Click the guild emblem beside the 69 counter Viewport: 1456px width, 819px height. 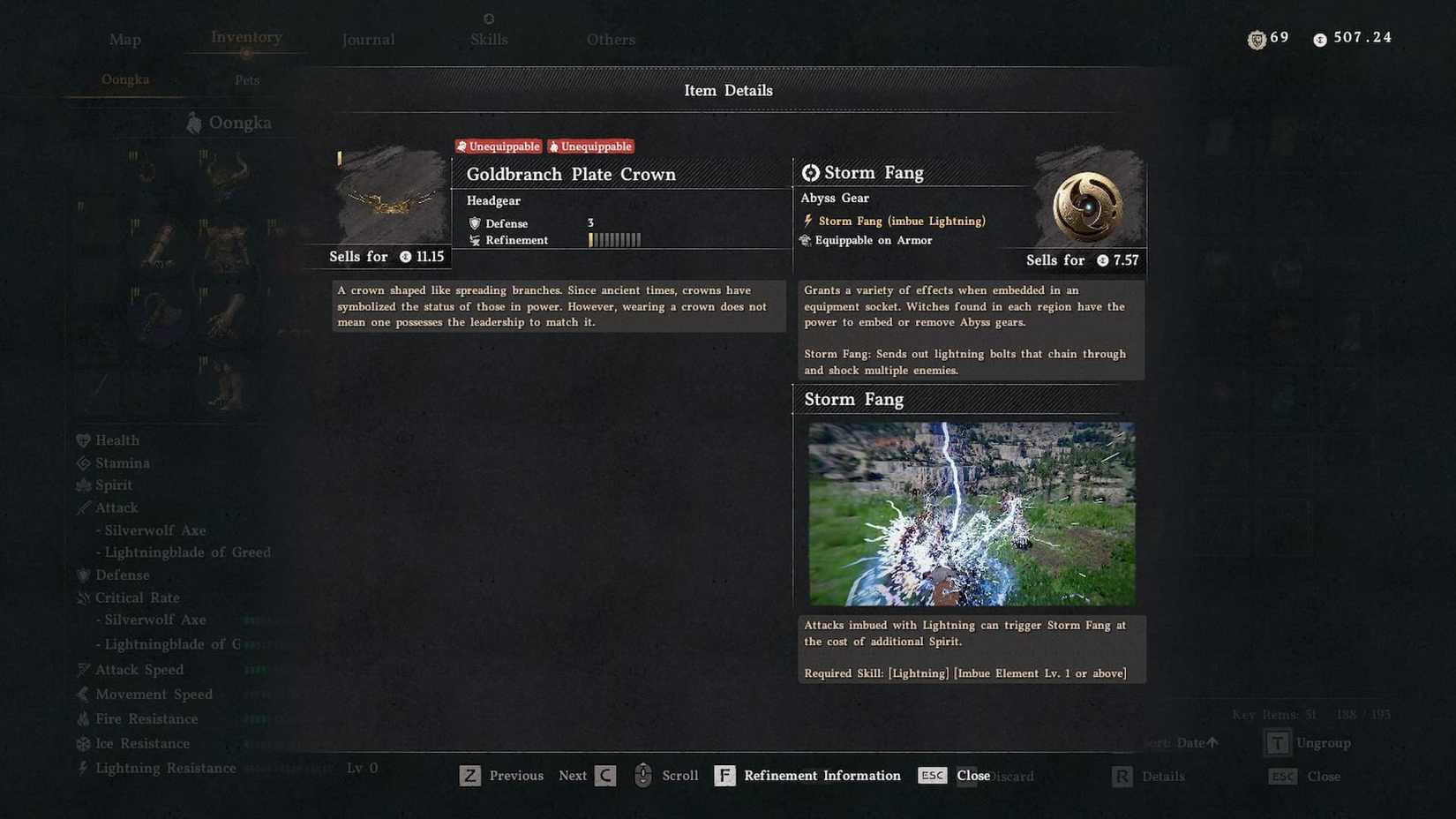1257,38
